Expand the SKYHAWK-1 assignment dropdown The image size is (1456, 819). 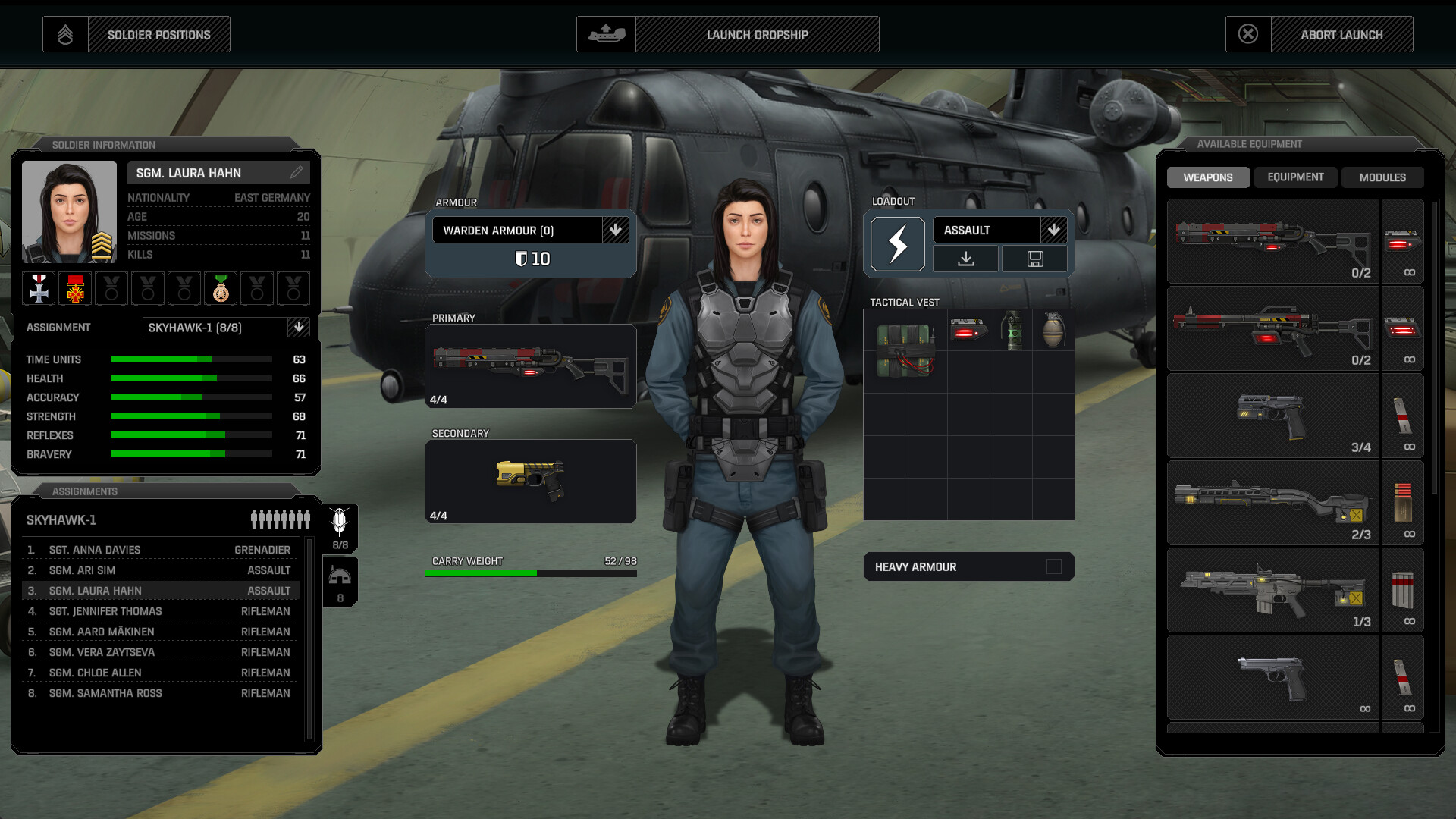(299, 328)
